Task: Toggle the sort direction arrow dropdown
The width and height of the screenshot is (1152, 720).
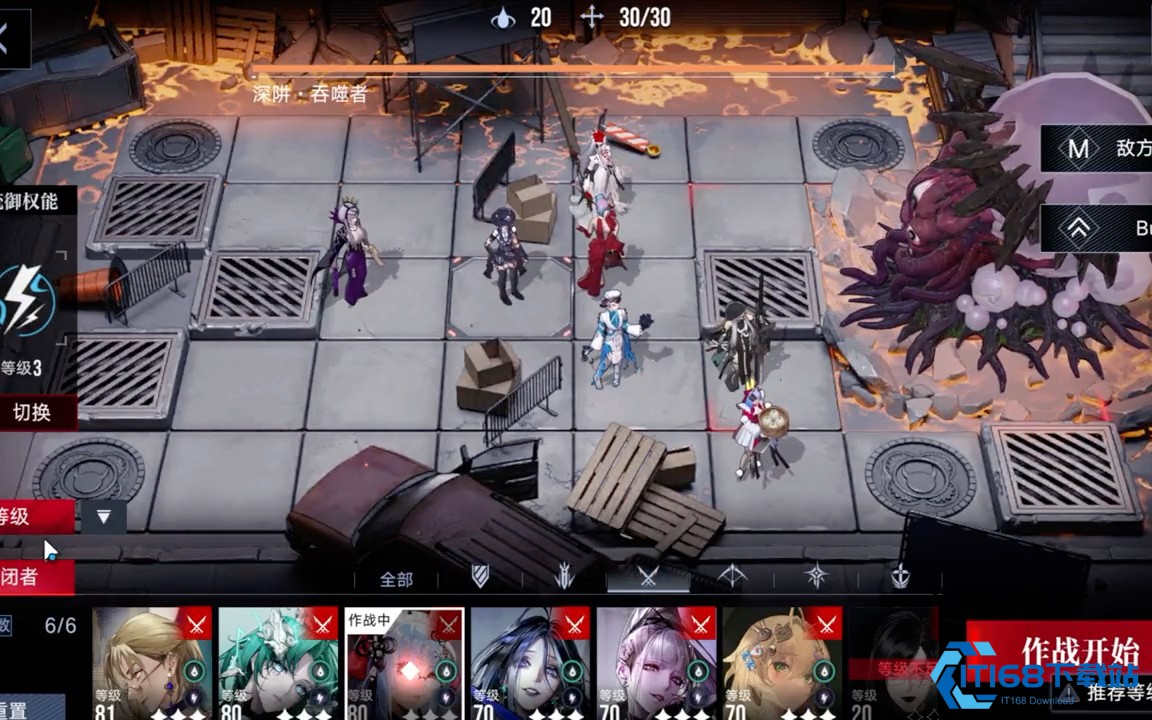Action: (103, 516)
